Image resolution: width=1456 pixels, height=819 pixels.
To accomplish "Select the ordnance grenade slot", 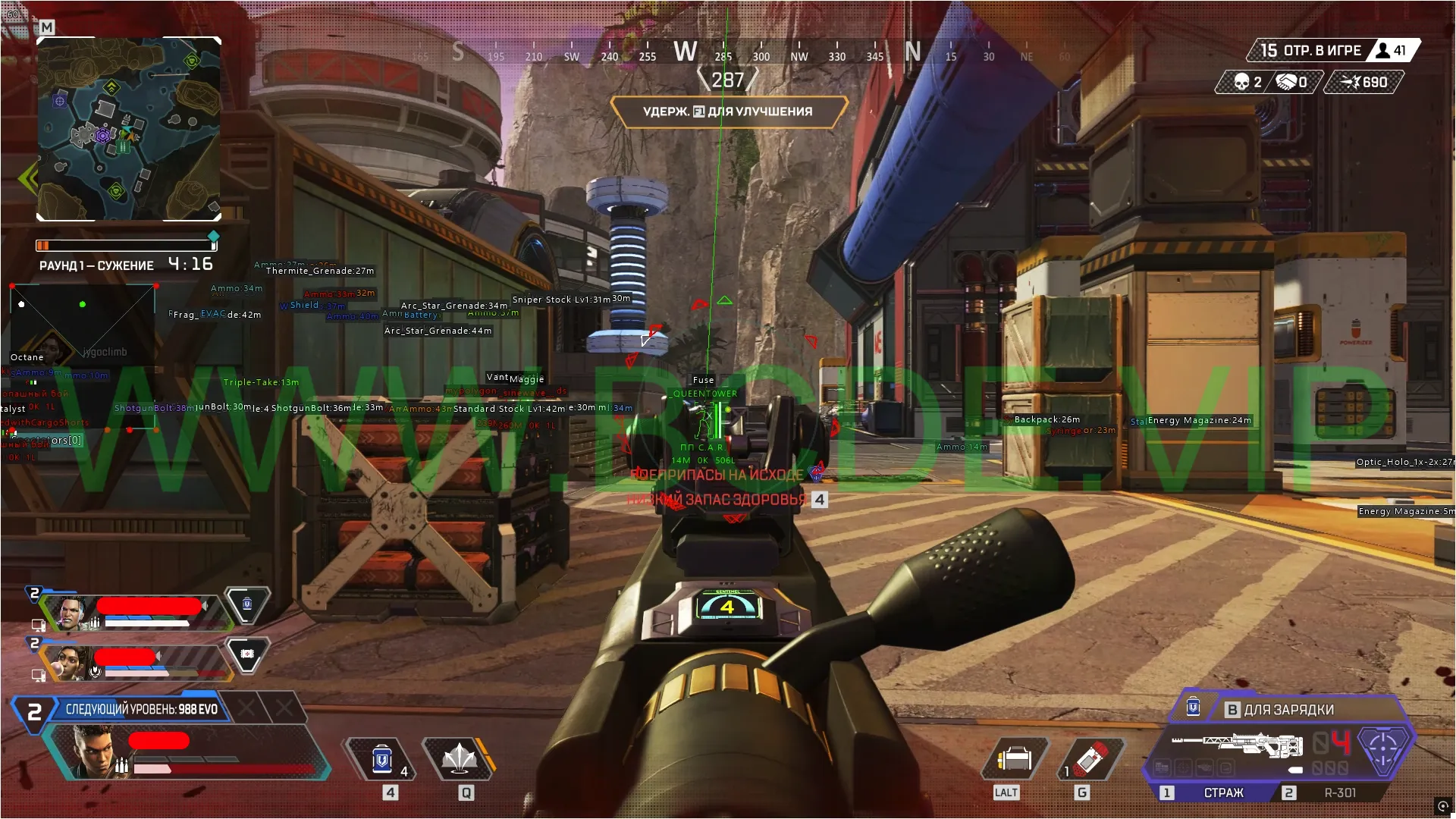I will [1090, 758].
